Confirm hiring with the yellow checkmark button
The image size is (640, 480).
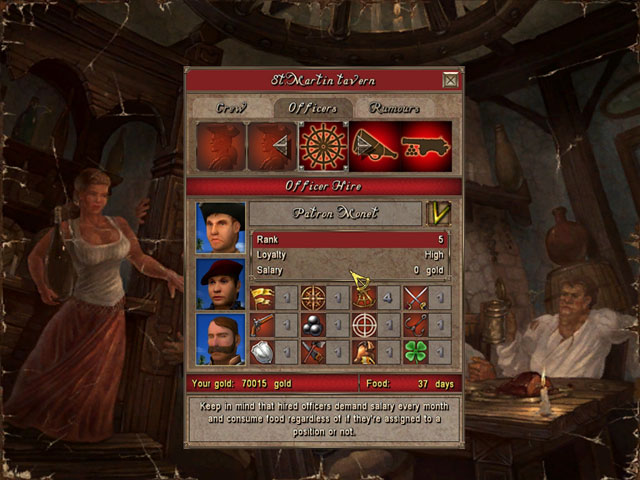coord(438,213)
